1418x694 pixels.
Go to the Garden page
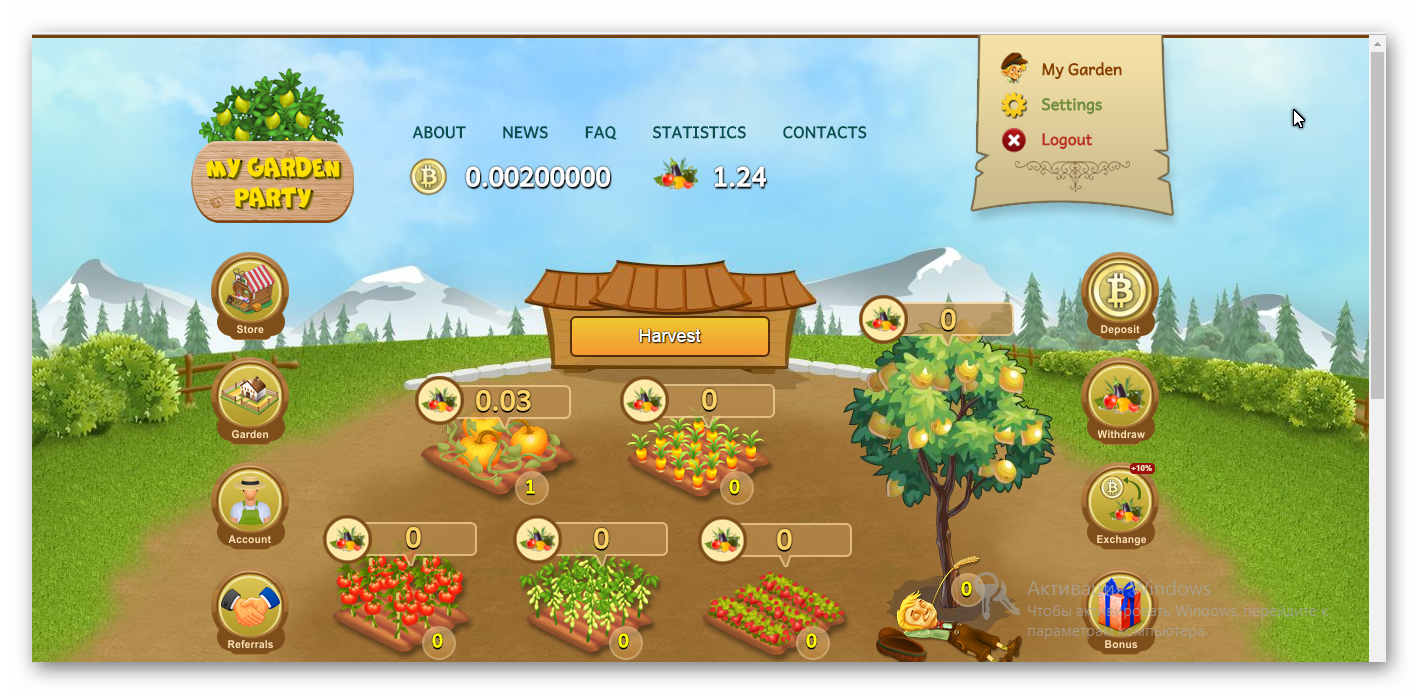pyautogui.click(x=250, y=398)
